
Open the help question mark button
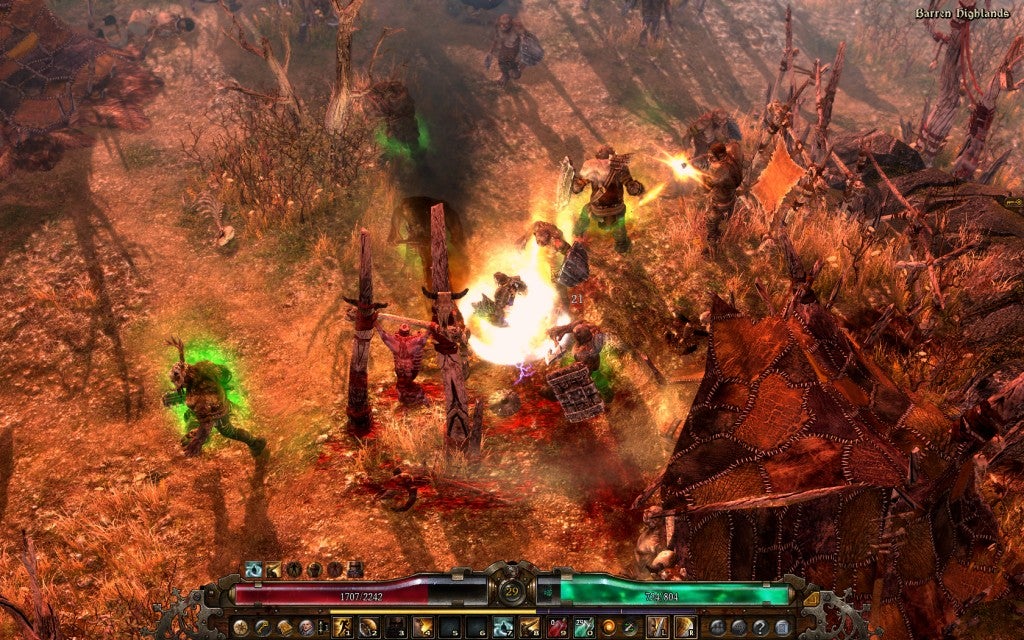[x=759, y=627]
